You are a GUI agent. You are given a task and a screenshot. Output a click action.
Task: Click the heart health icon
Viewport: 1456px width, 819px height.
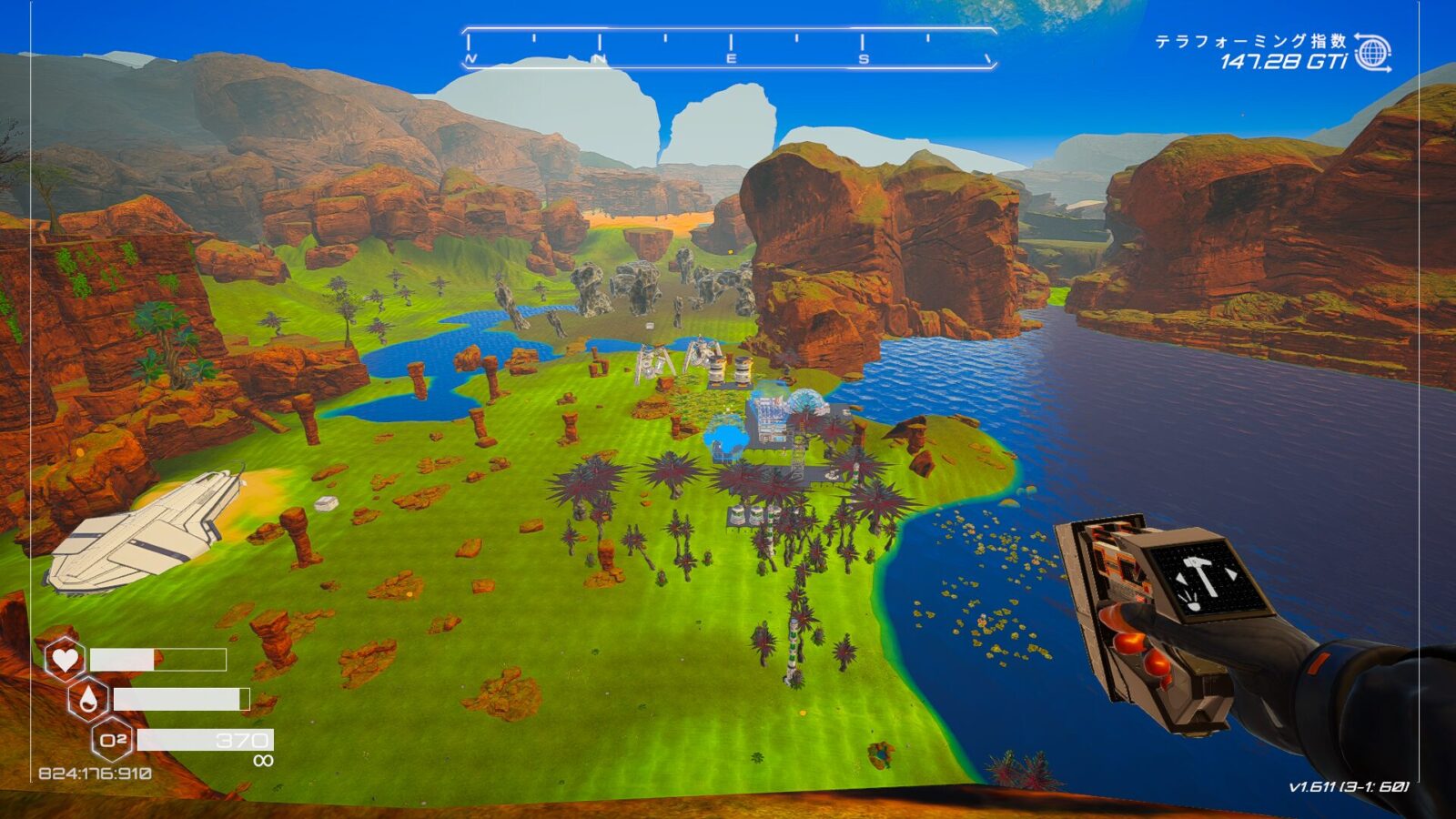65,658
